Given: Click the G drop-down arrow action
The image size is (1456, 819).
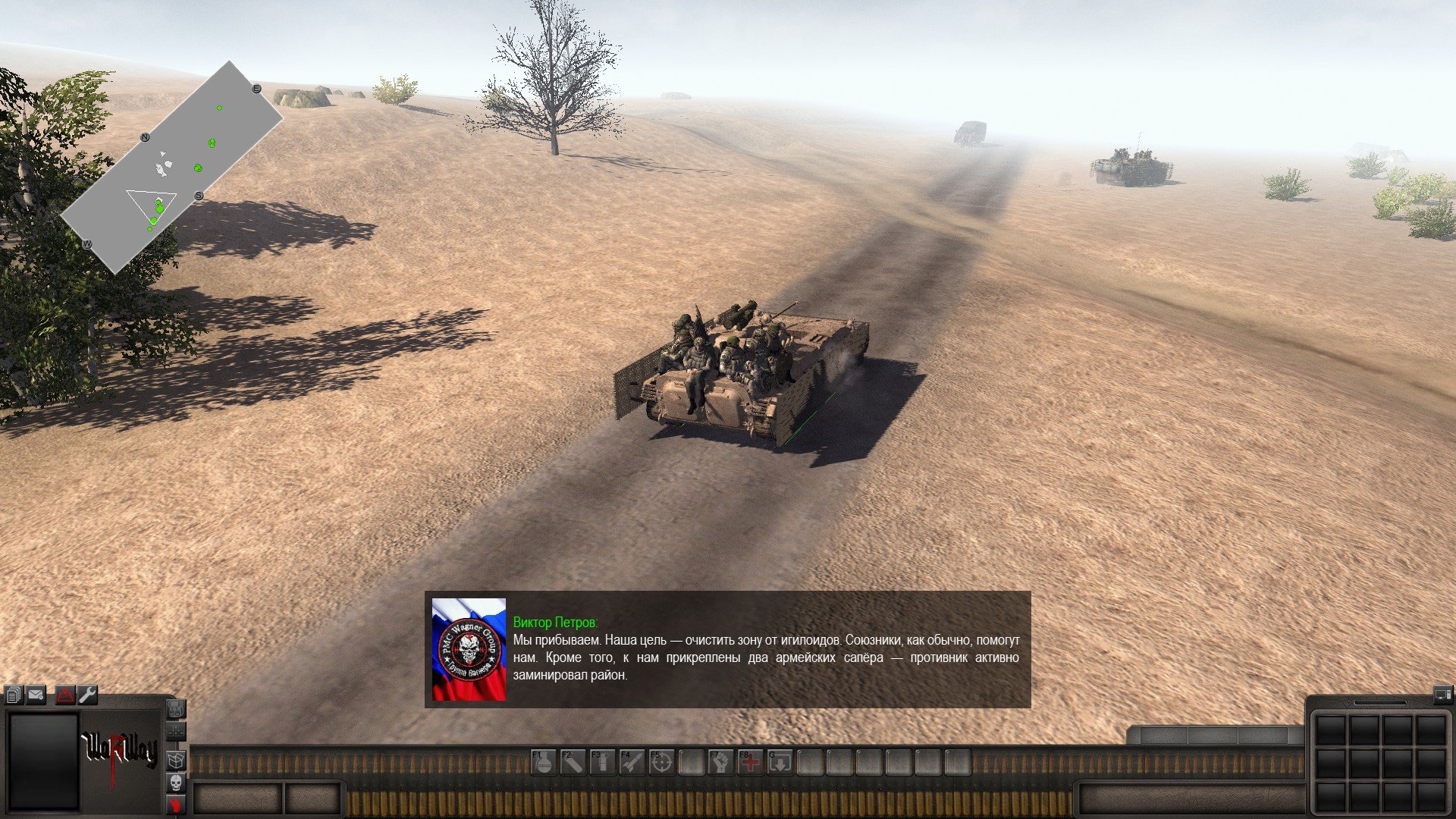Looking at the screenshot, I should click(x=780, y=762).
